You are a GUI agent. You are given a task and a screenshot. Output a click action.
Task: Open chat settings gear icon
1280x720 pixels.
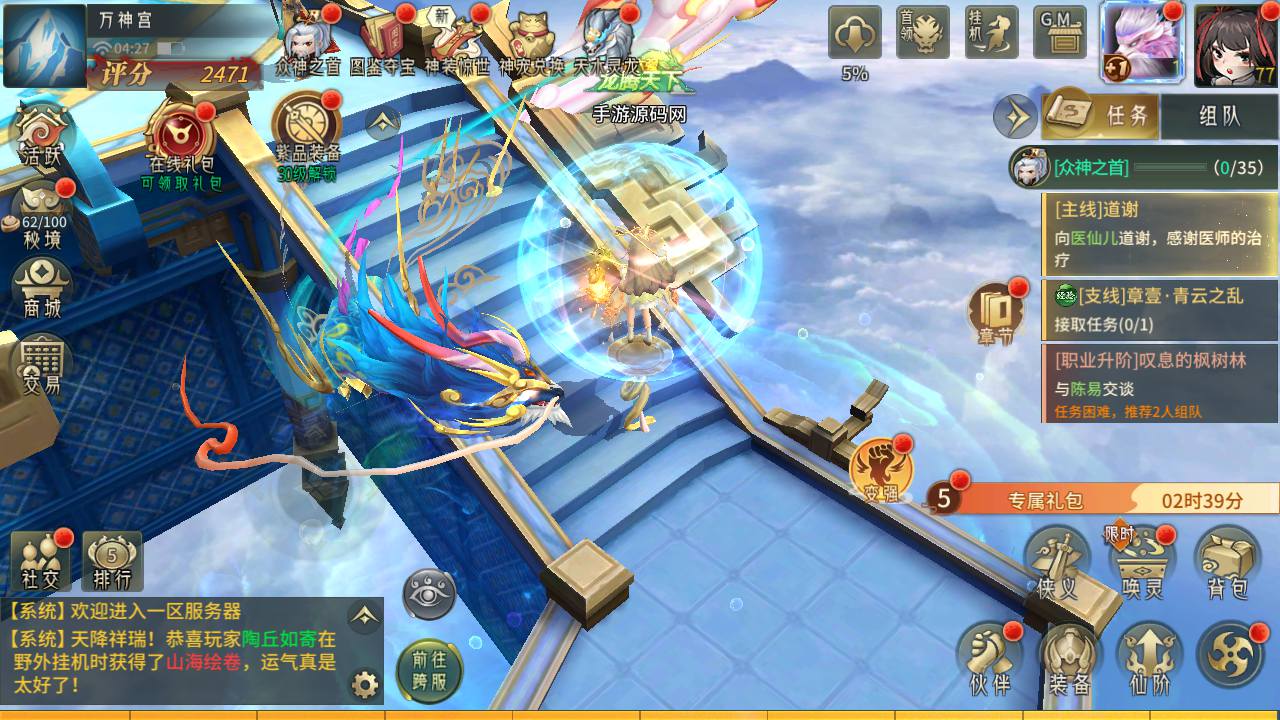click(x=365, y=685)
